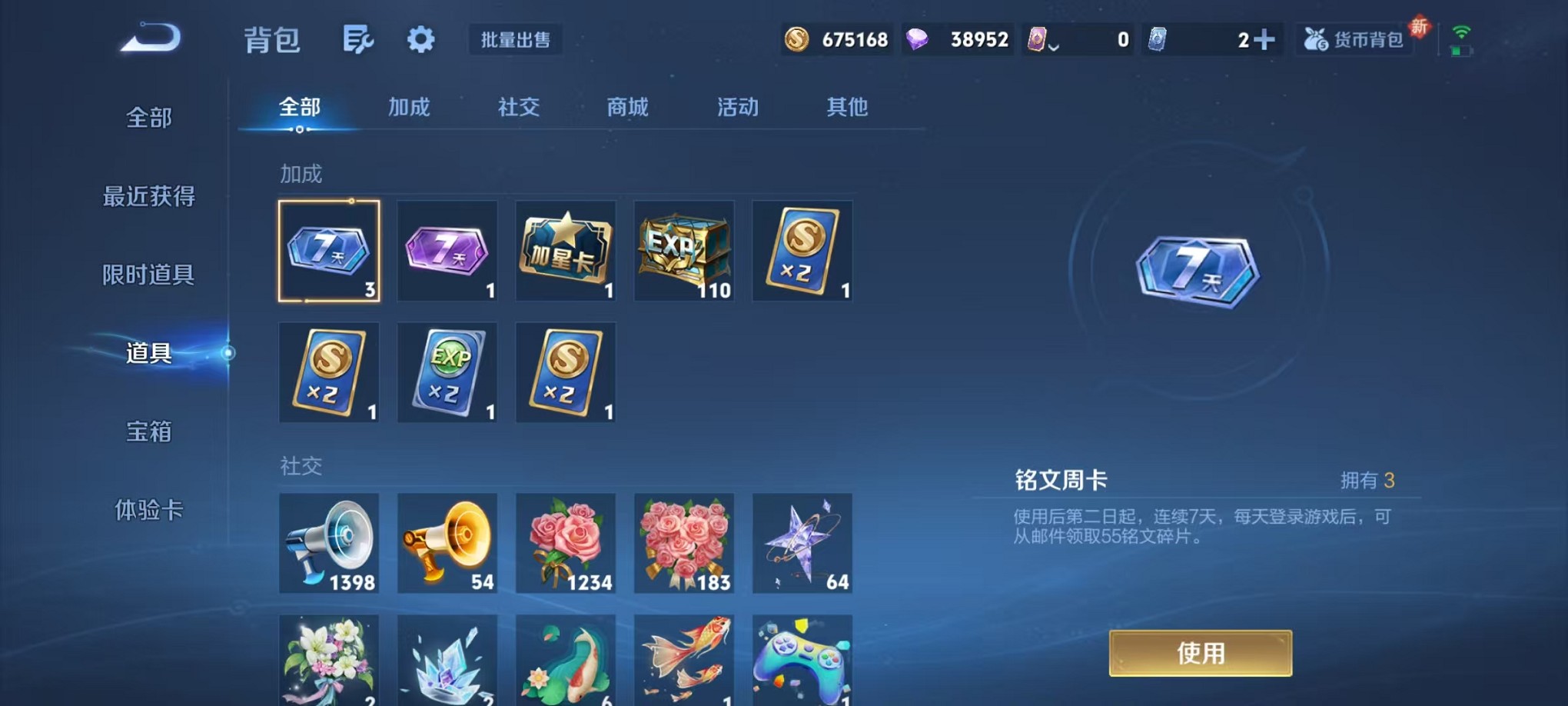
Task: Select the EXP treasure chest item
Action: (x=683, y=251)
